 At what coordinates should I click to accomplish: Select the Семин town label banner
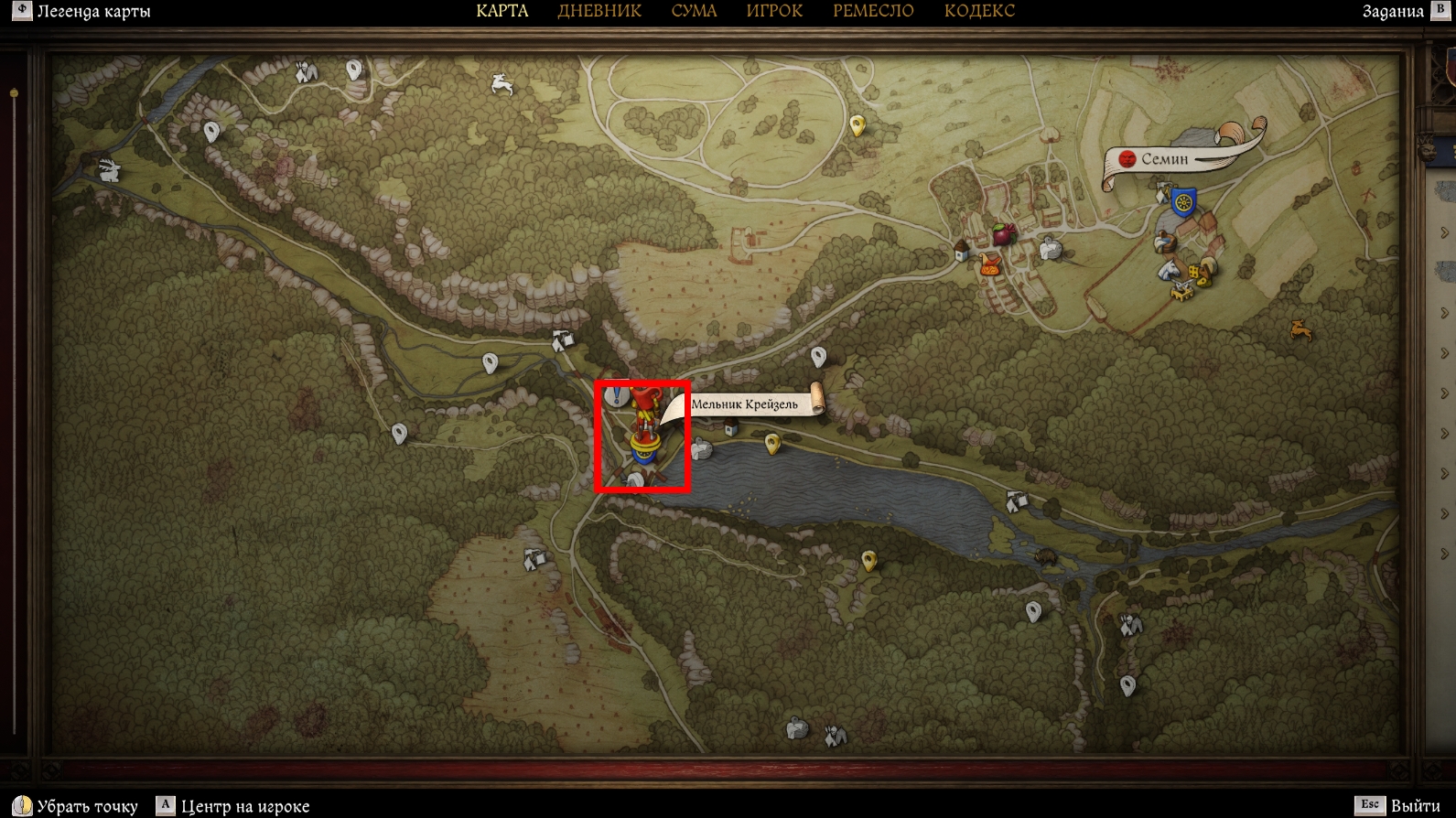click(1166, 159)
